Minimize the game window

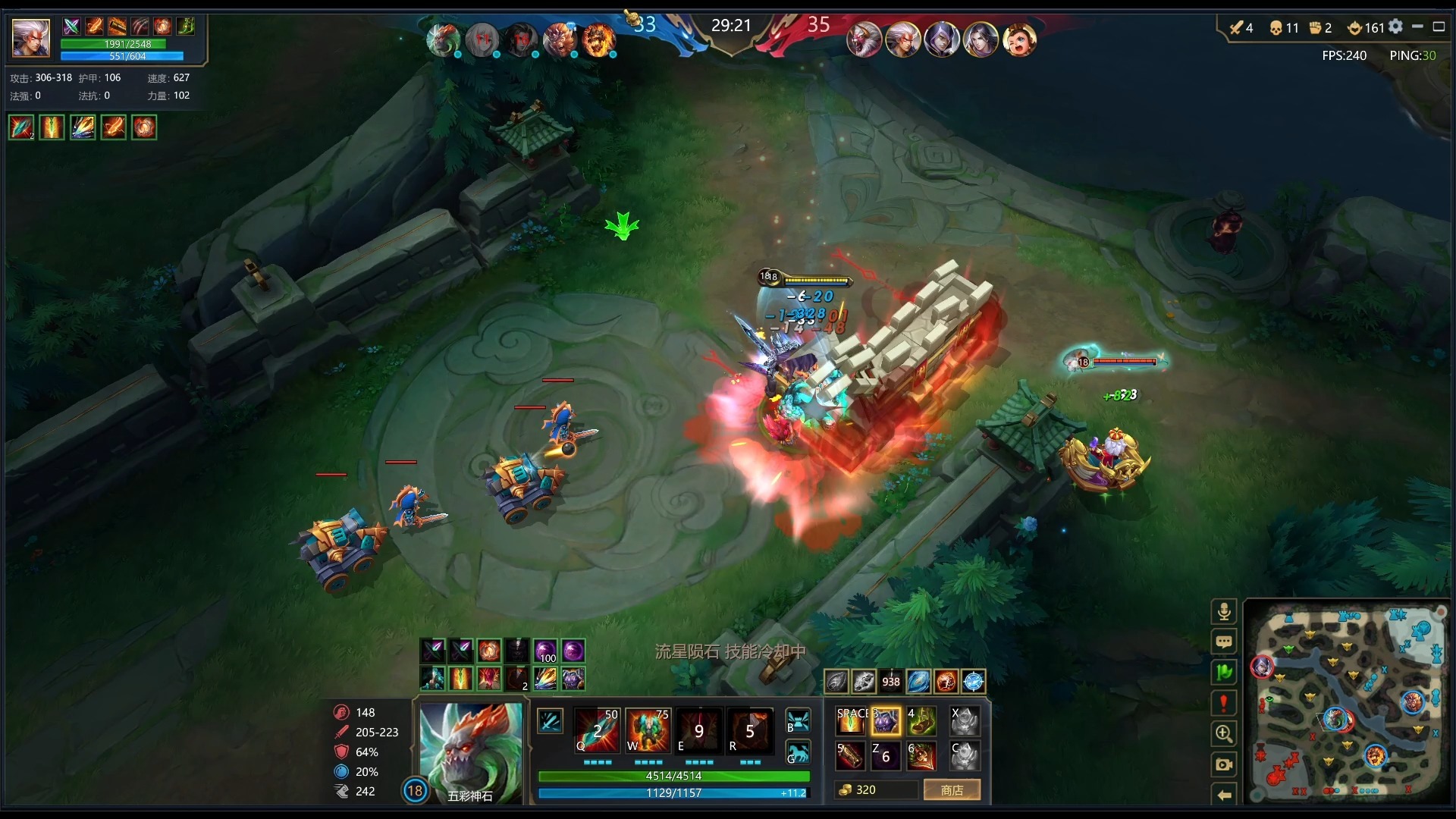[1417, 27]
